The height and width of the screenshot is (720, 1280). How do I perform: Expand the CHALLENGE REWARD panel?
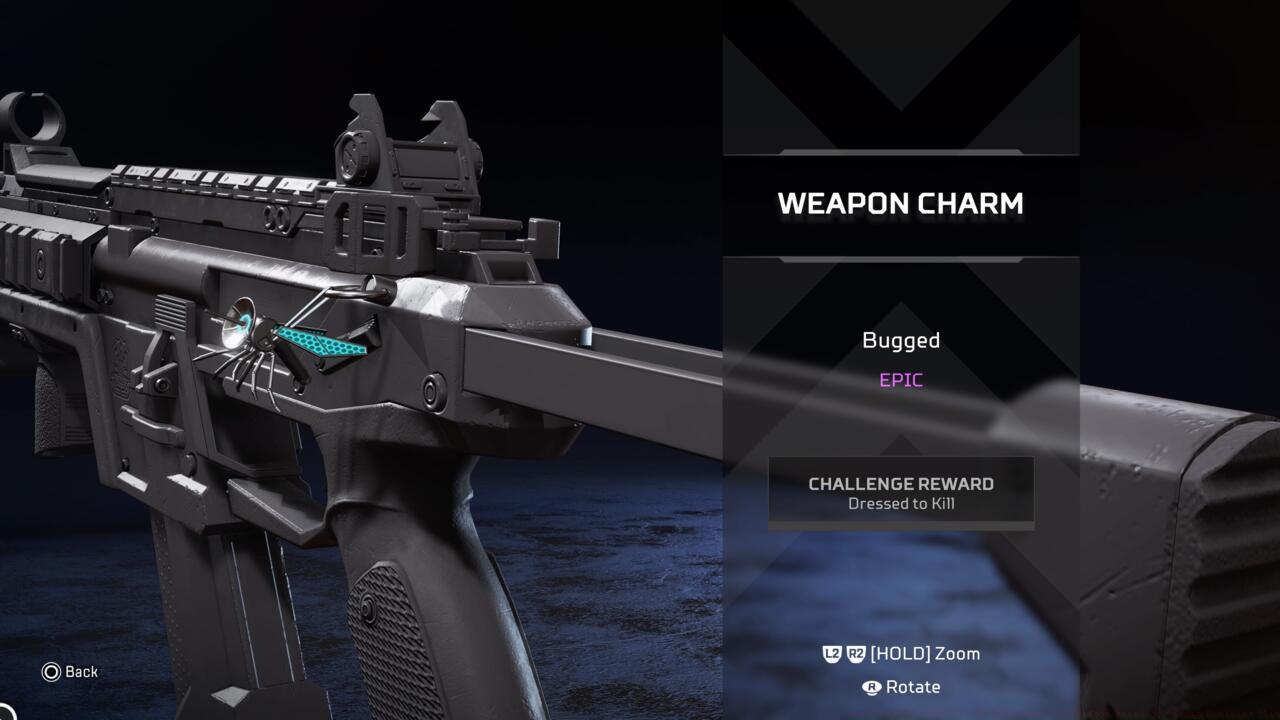[x=900, y=490]
